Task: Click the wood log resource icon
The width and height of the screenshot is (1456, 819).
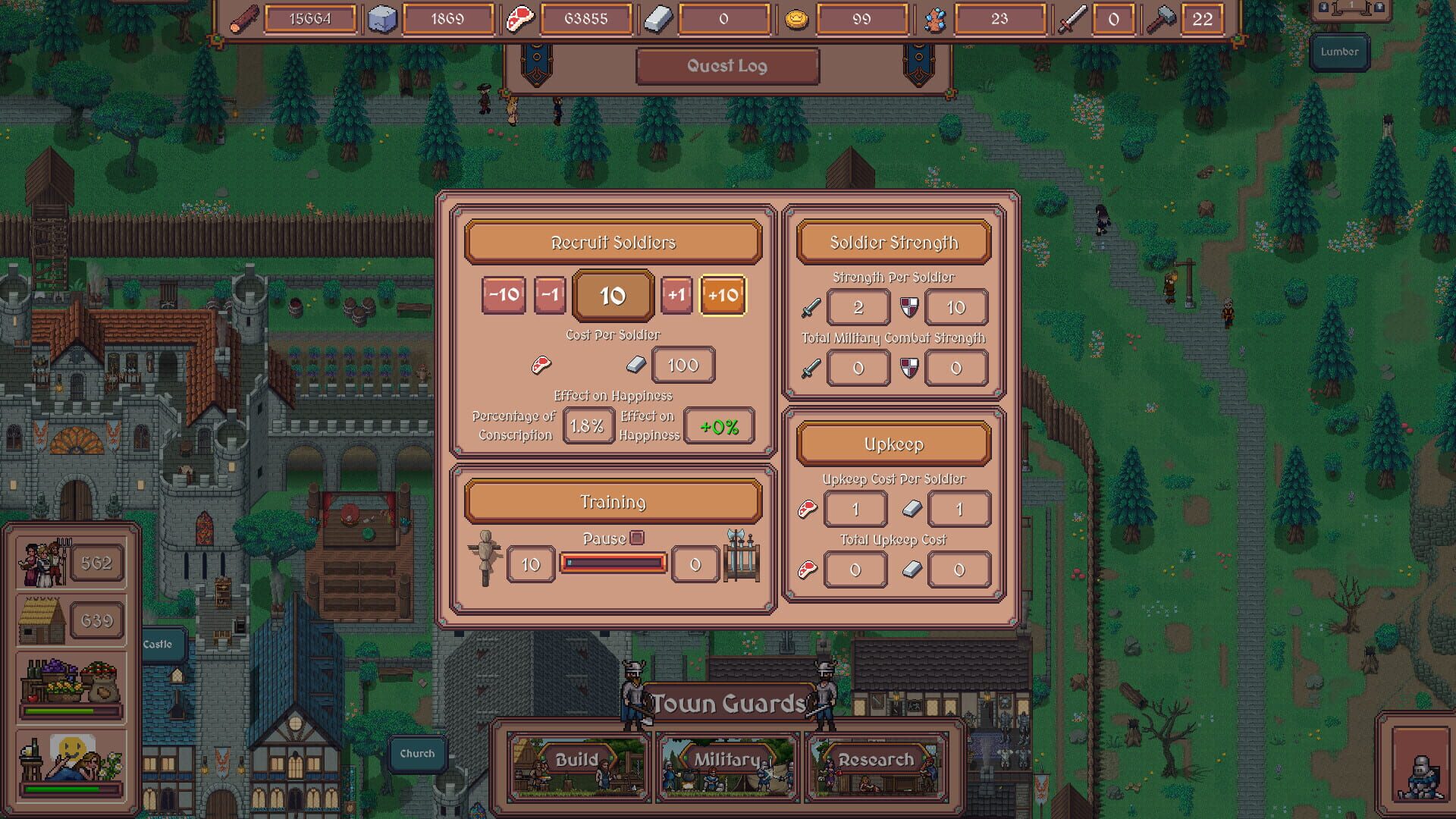Action: tap(241, 20)
